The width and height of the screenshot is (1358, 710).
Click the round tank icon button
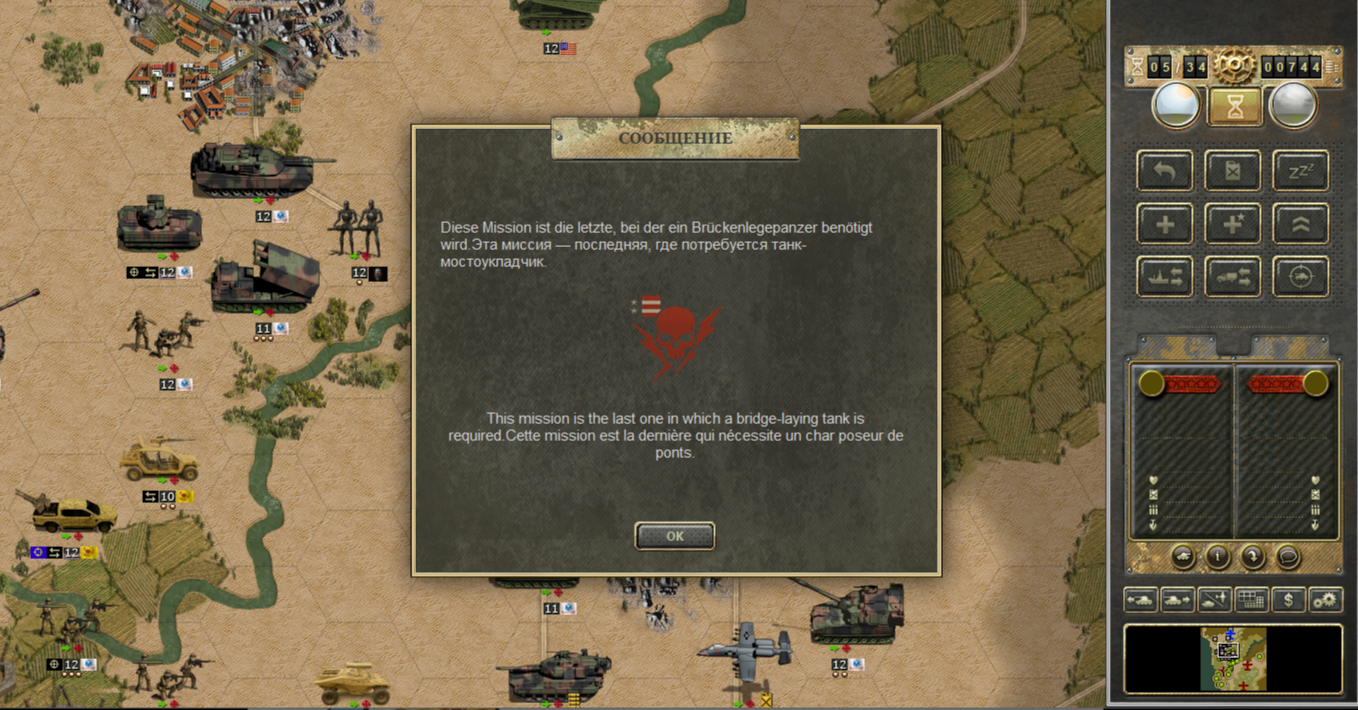1182,557
